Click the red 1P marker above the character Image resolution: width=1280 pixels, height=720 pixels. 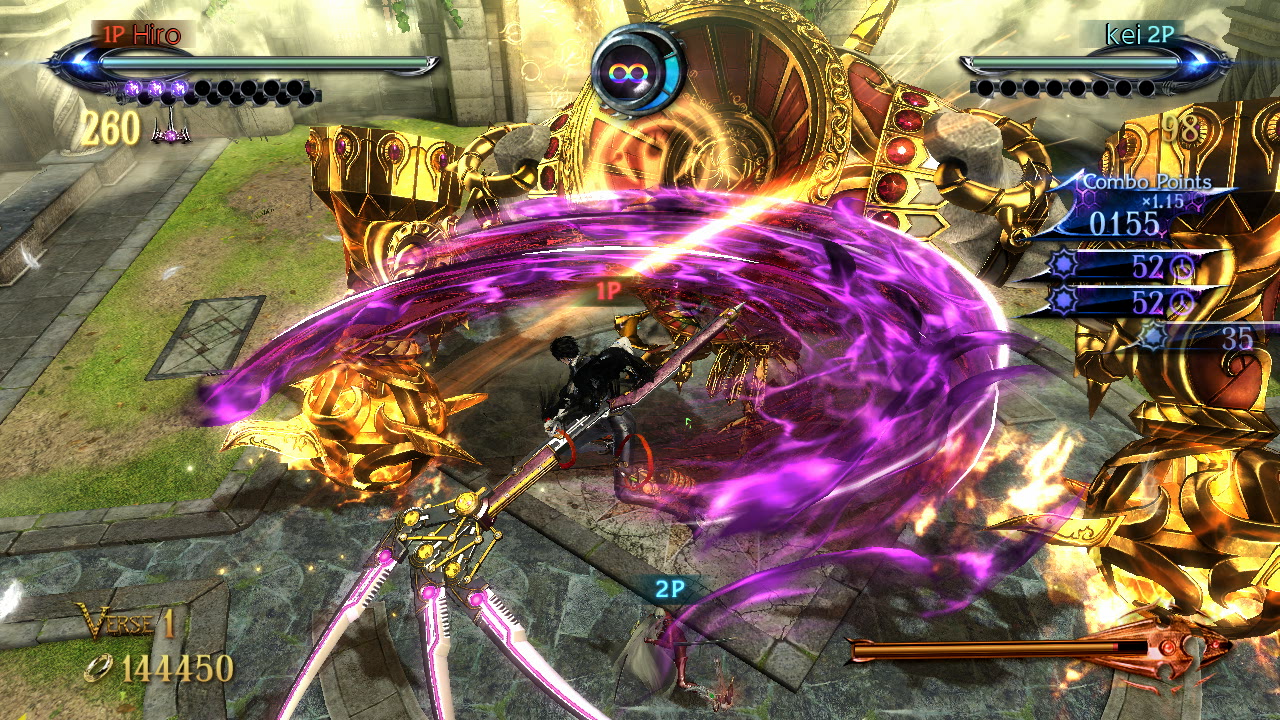tap(609, 291)
